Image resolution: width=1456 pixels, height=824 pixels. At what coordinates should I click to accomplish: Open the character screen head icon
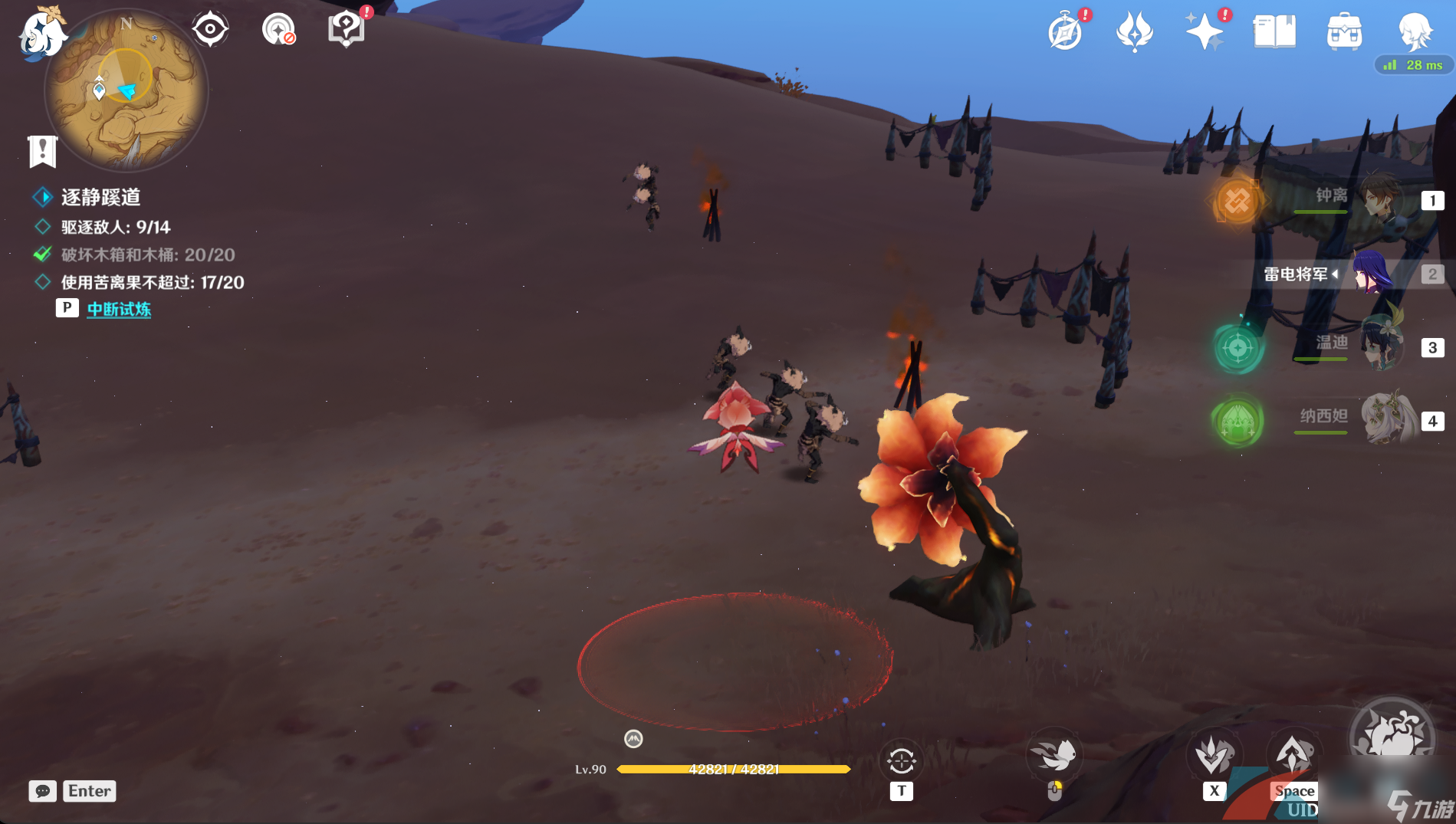tap(1415, 32)
